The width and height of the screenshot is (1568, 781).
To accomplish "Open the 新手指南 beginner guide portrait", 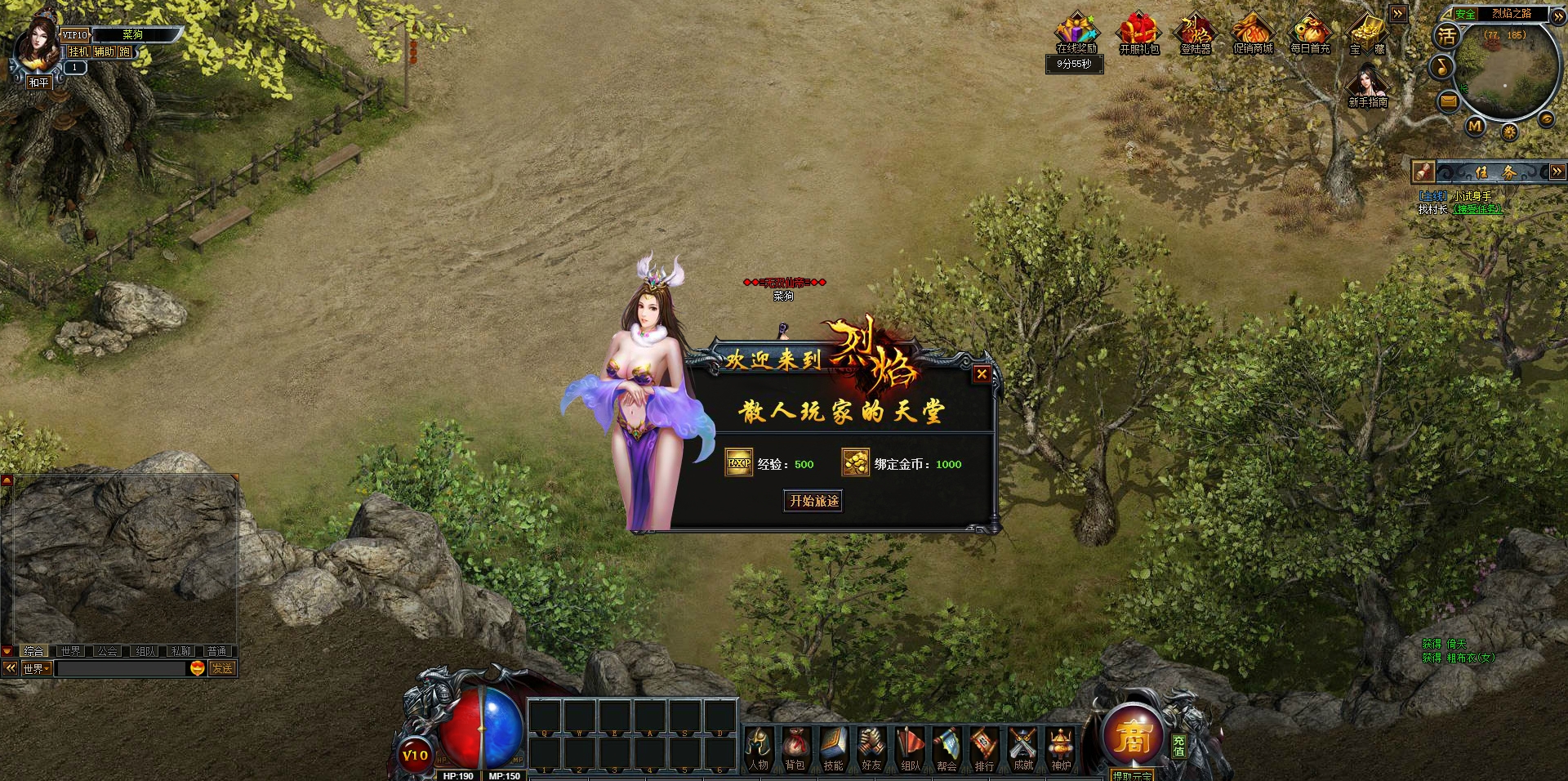I will pos(1368,84).
